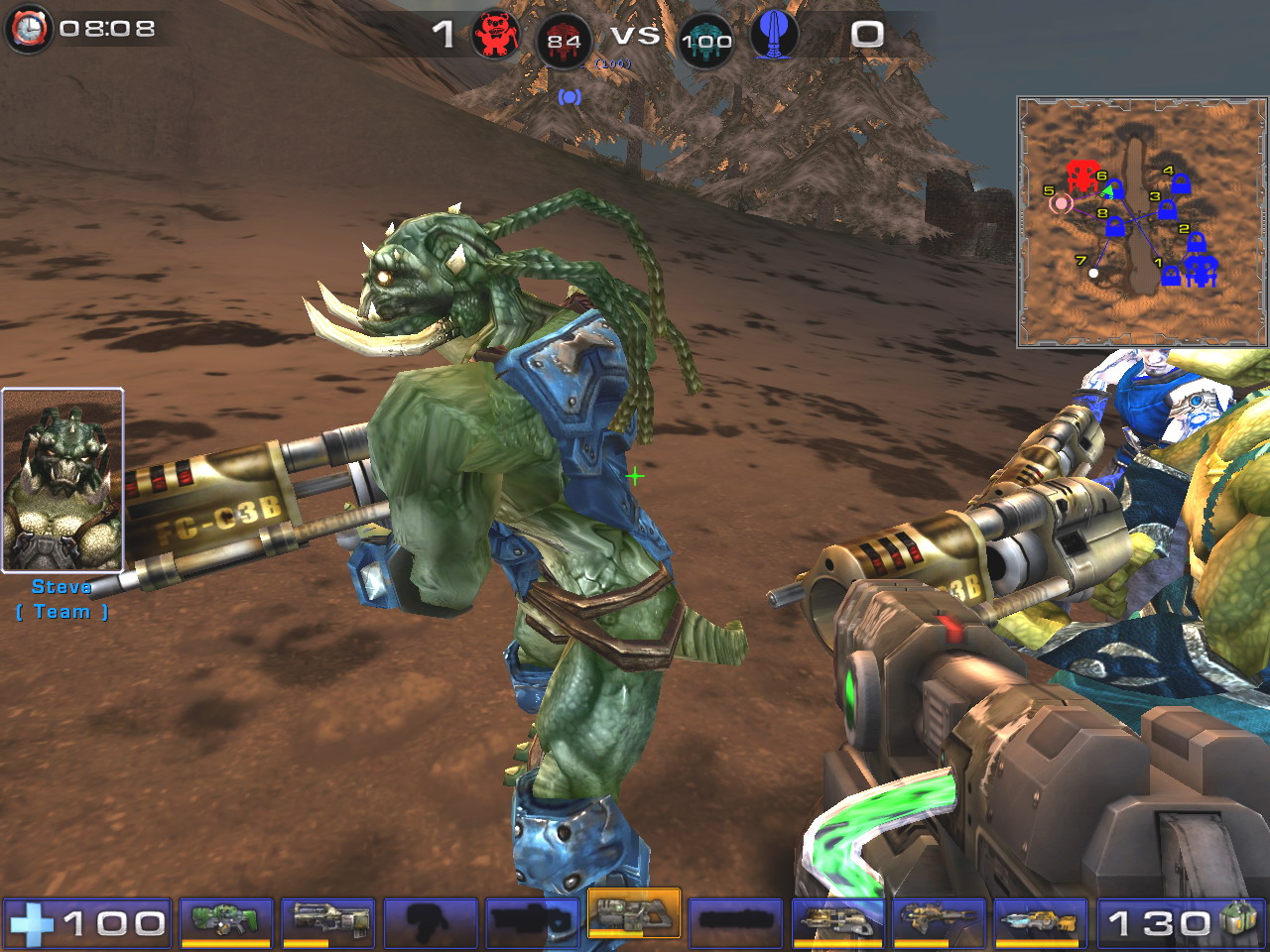Choose the Assault Rifle weapon slot

(328, 921)
